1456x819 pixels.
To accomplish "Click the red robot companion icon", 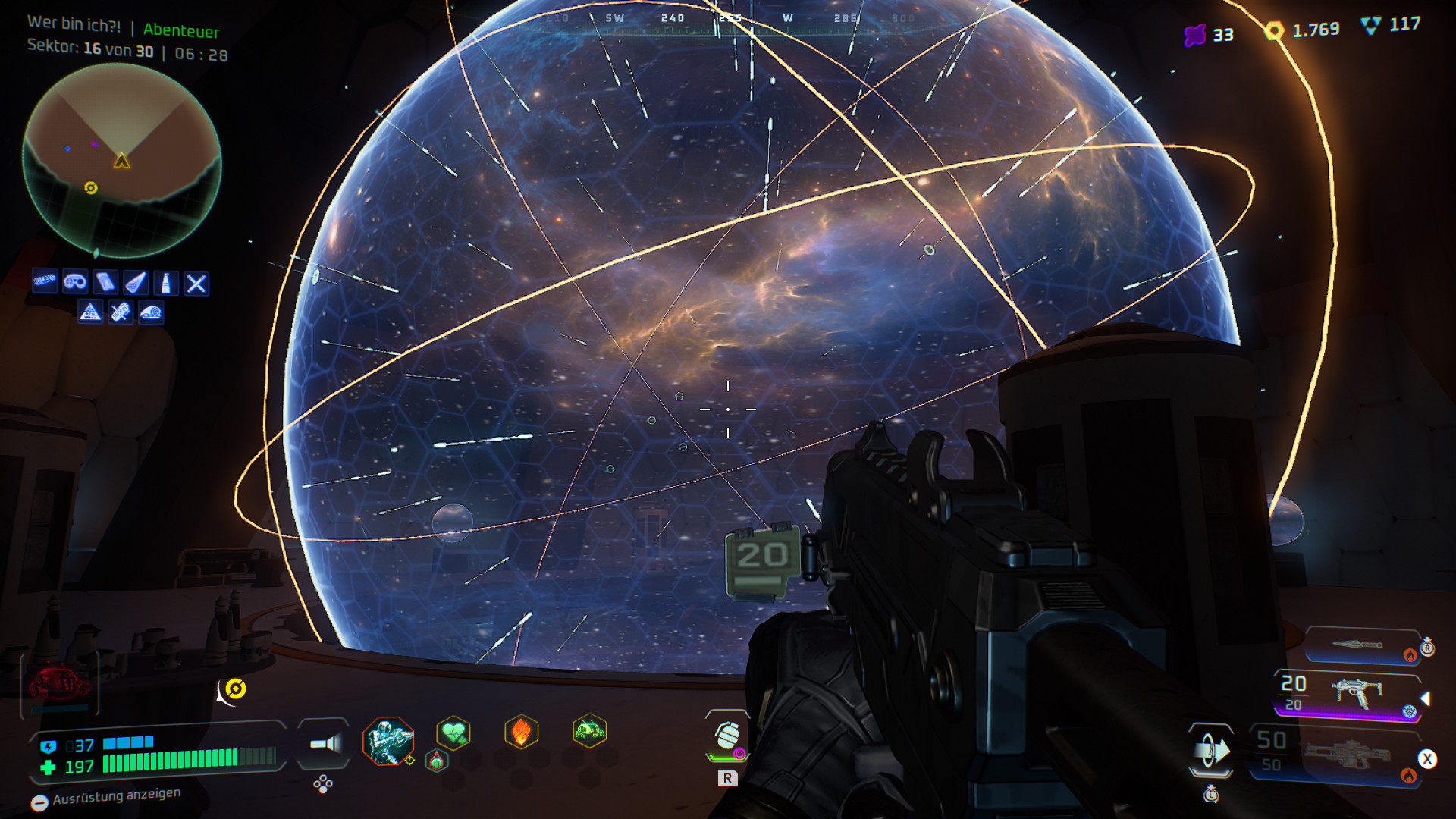I will 59,683.
